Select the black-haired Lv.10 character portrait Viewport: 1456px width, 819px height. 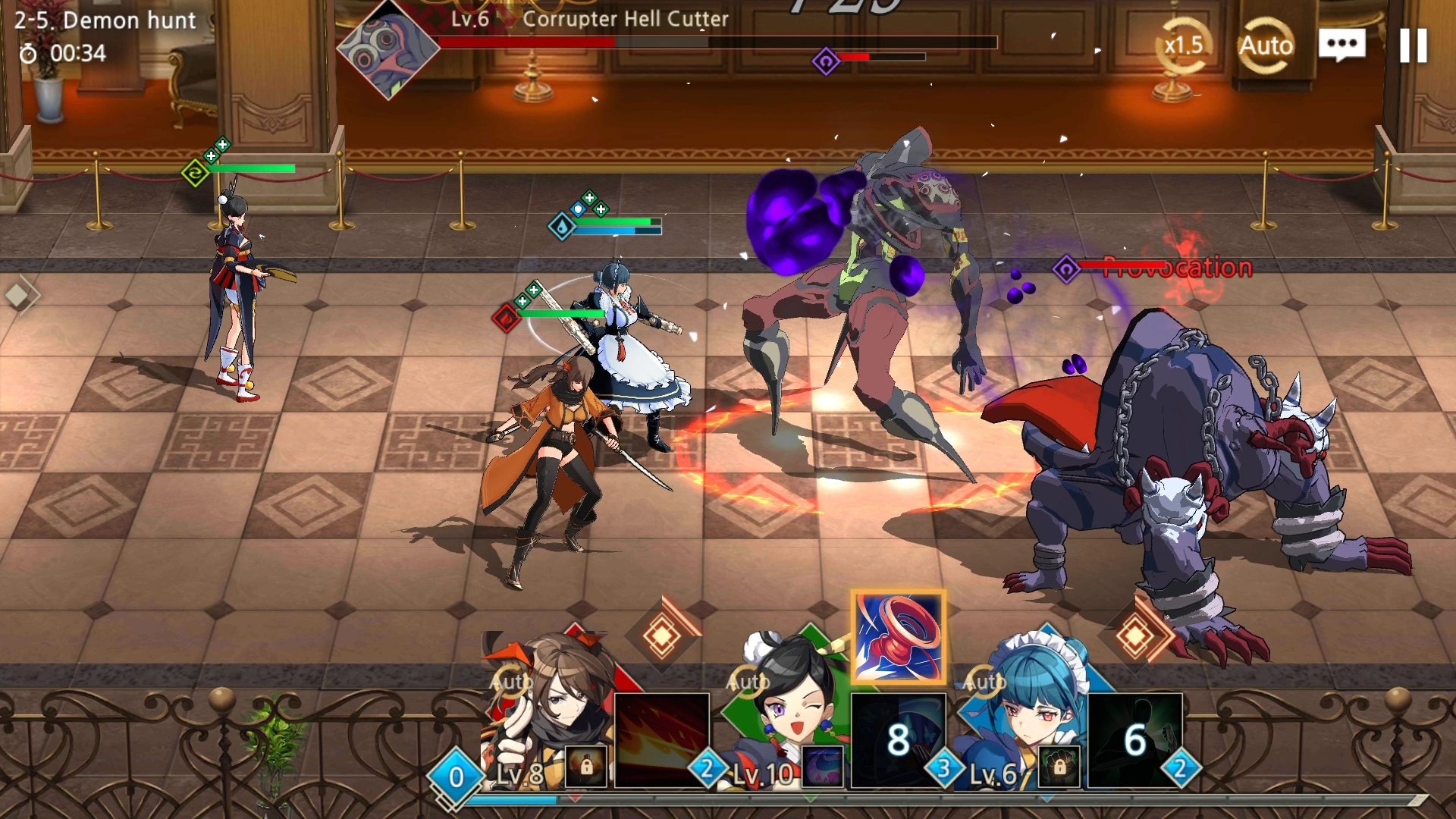789,705
